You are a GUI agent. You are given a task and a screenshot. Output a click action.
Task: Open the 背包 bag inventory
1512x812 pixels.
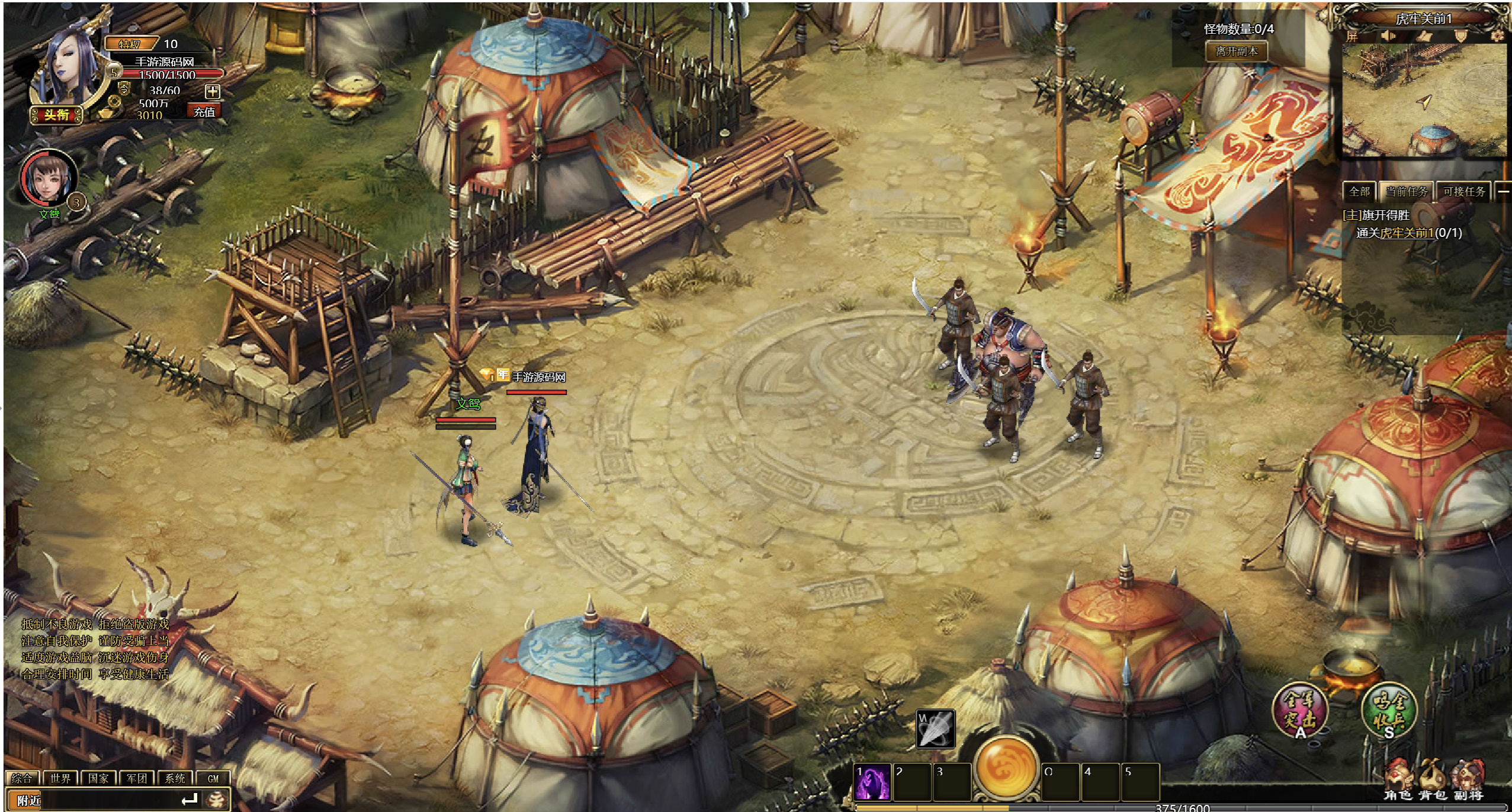(x=1433, y=782)
